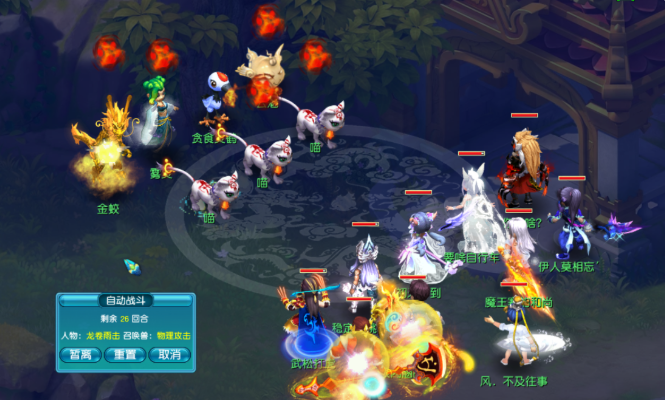The width and height of the screenshot is (665, 400).
Task: Reset auto-battle with the 重置 button
Action: (x=125, y=354)
